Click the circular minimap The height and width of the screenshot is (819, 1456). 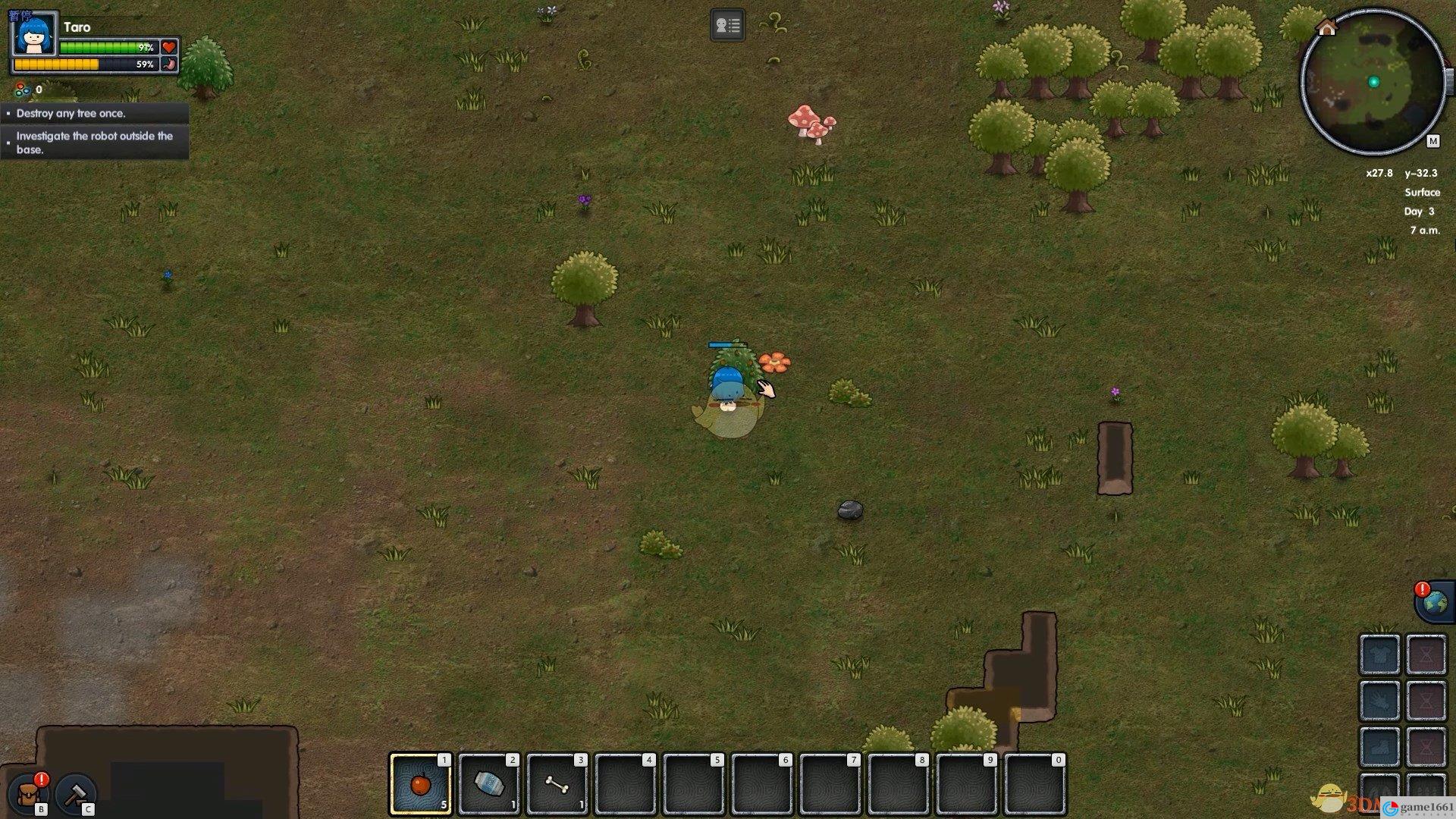click(1373, 82)
